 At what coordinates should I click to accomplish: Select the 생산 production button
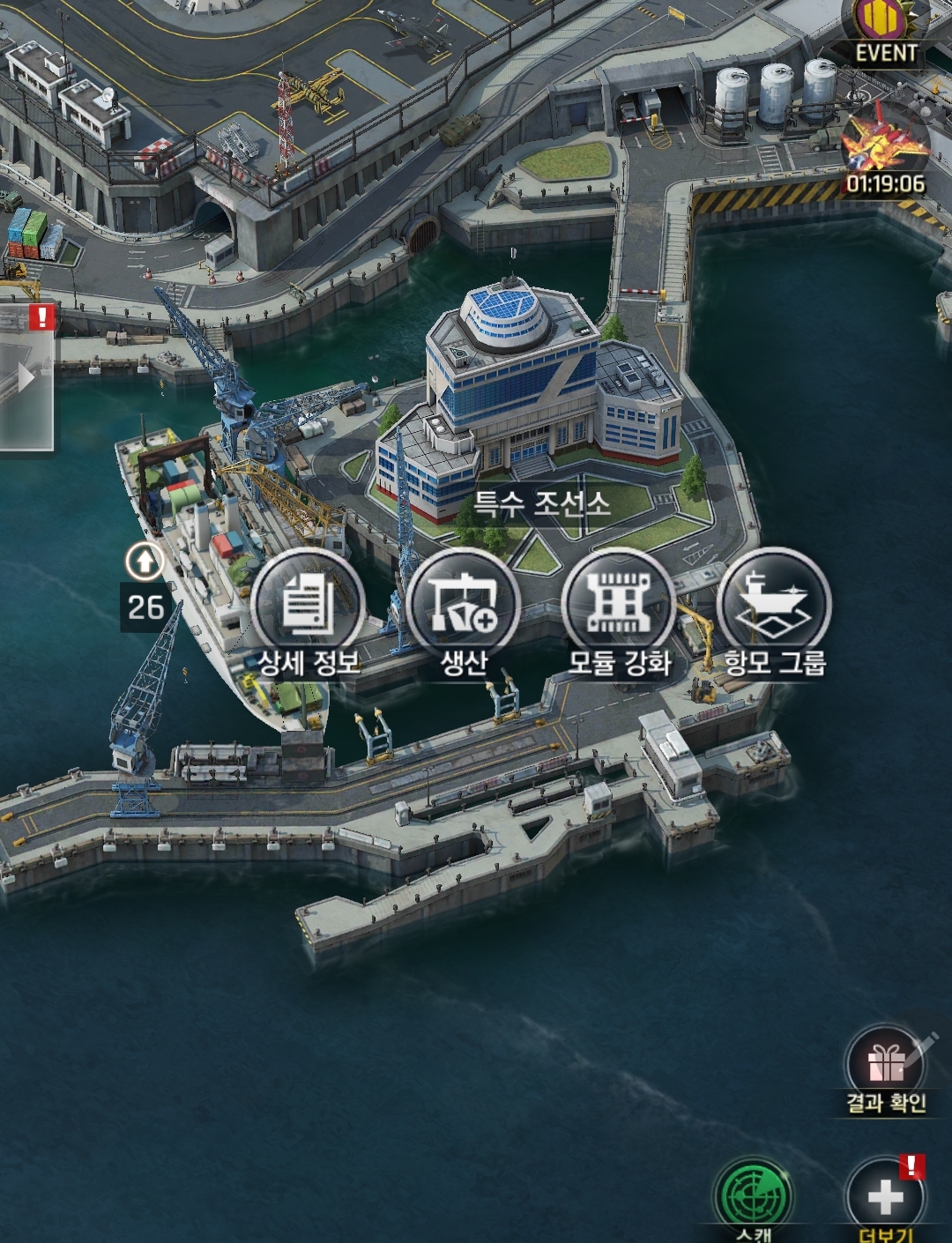464,604
